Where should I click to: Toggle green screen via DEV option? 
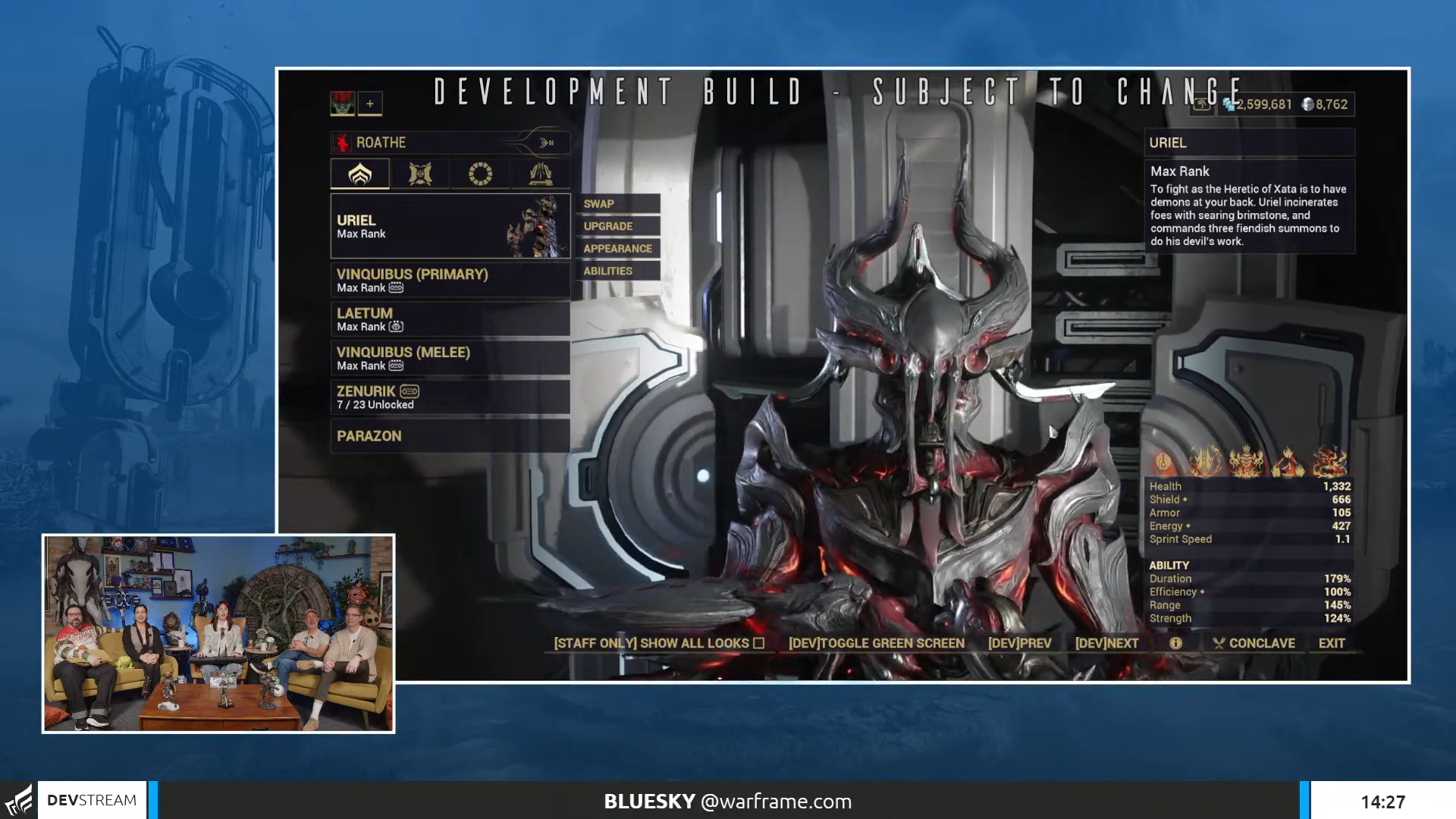point(876,642)
